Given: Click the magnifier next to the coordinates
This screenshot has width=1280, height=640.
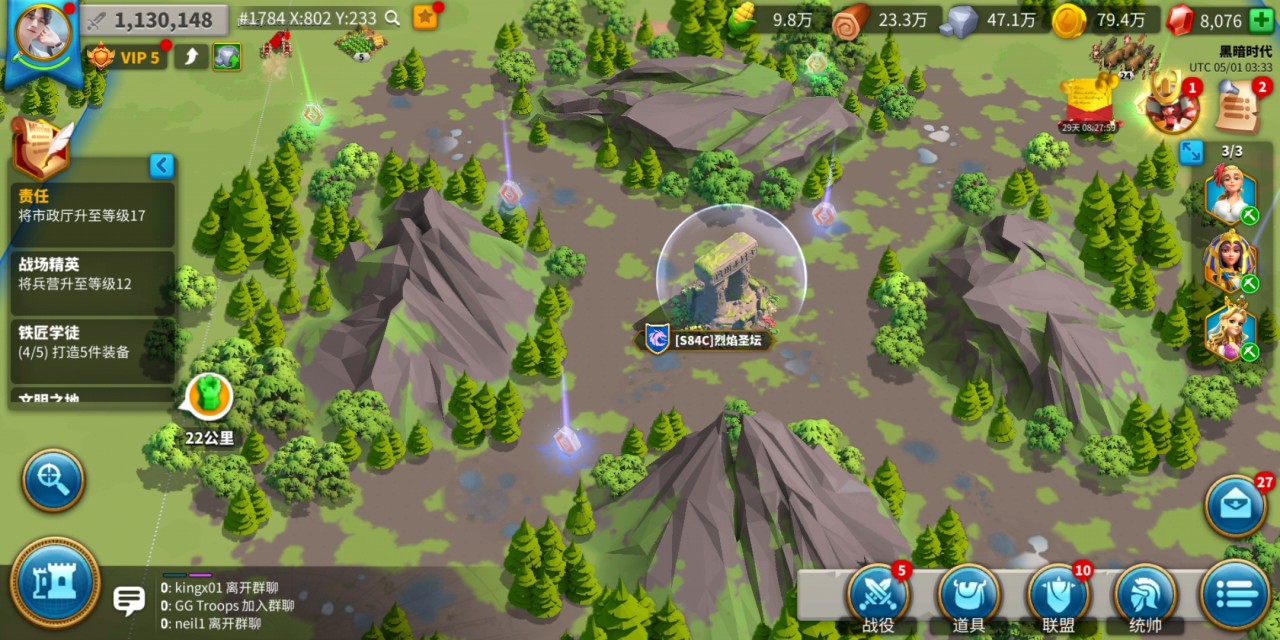Looking at the screenshot, I should [393, 18].
